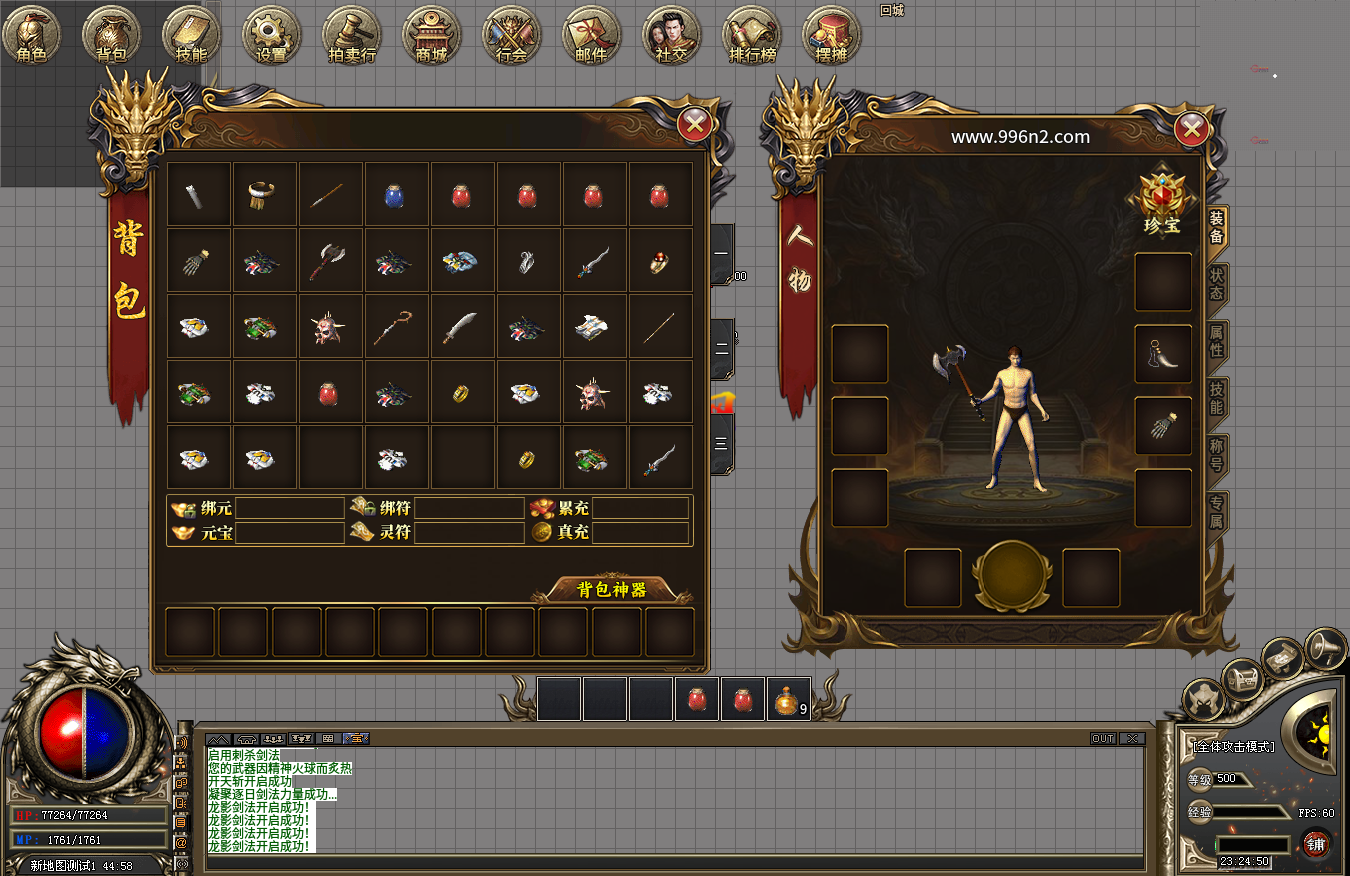Switch to the 状态 tab
This screenshot has width=1350, height=876.
point(1216,284)
